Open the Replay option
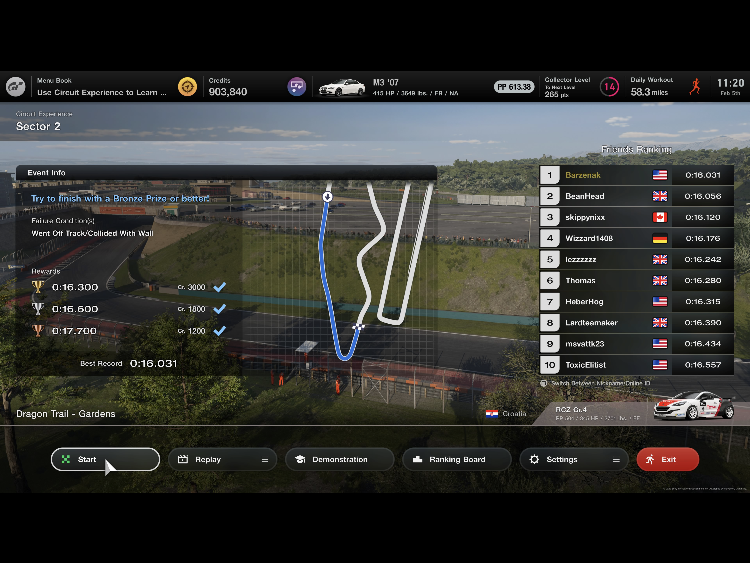This screenshot has width=750, height=563. coord(221,459)
